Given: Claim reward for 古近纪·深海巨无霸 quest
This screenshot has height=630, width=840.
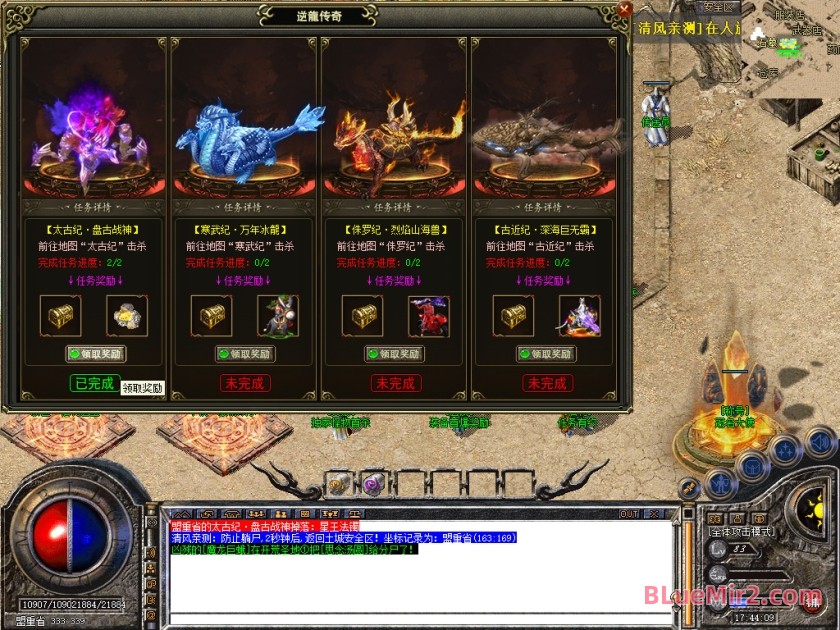Looking at the screenshot, I should click(546, 354).
